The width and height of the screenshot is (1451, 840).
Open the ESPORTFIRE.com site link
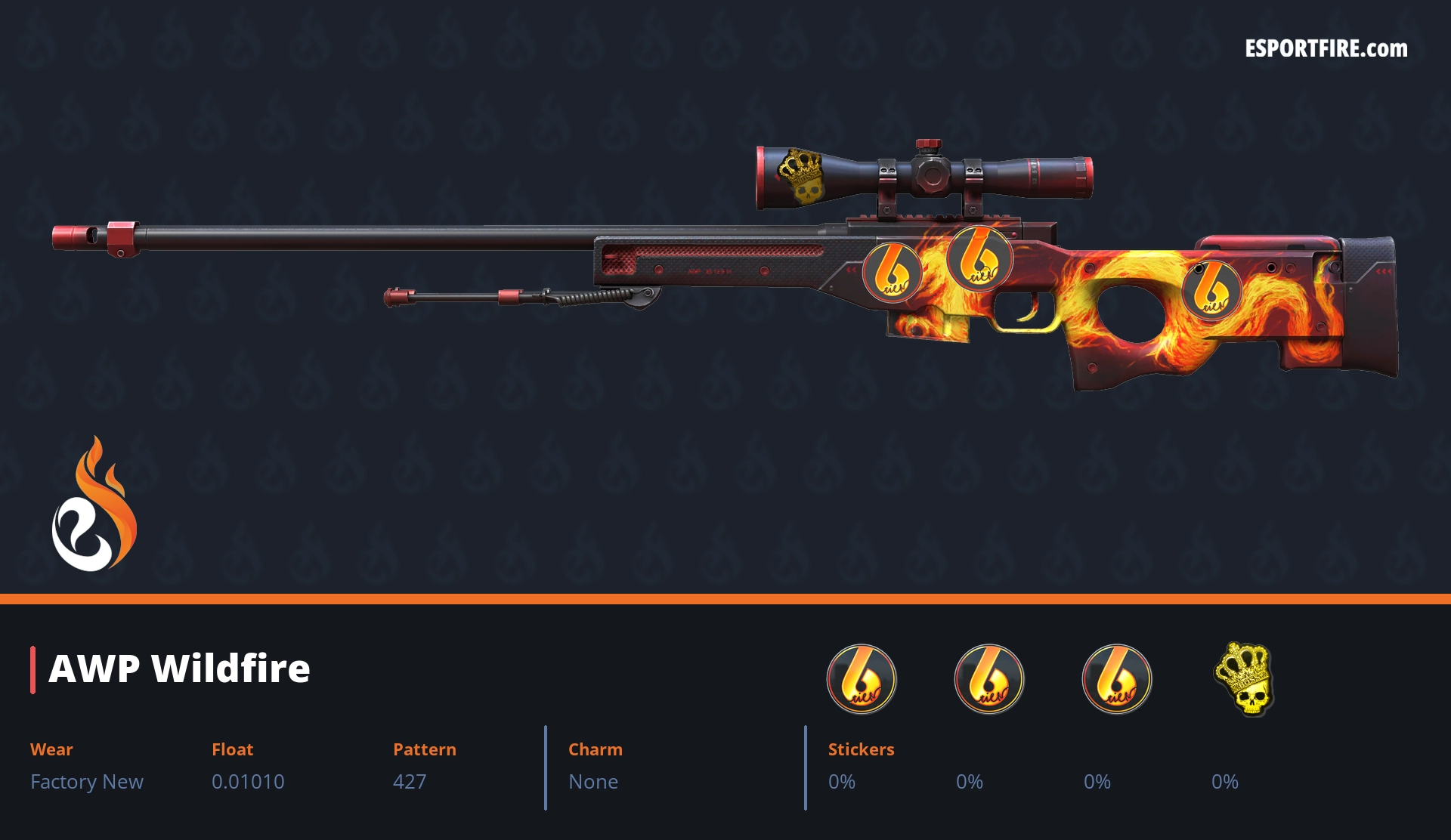click(1326, 49)
